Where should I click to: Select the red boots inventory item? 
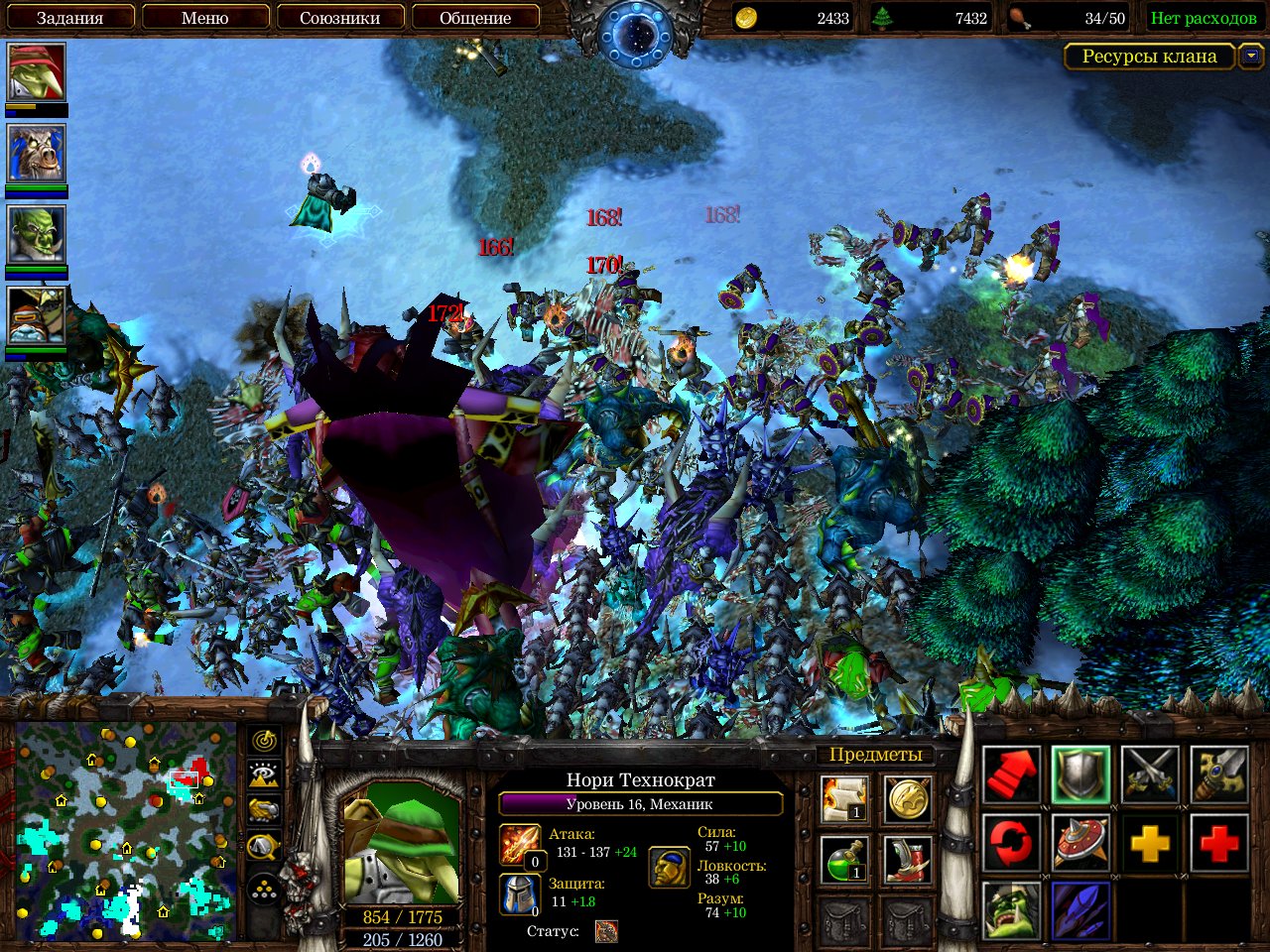(907, 859)
